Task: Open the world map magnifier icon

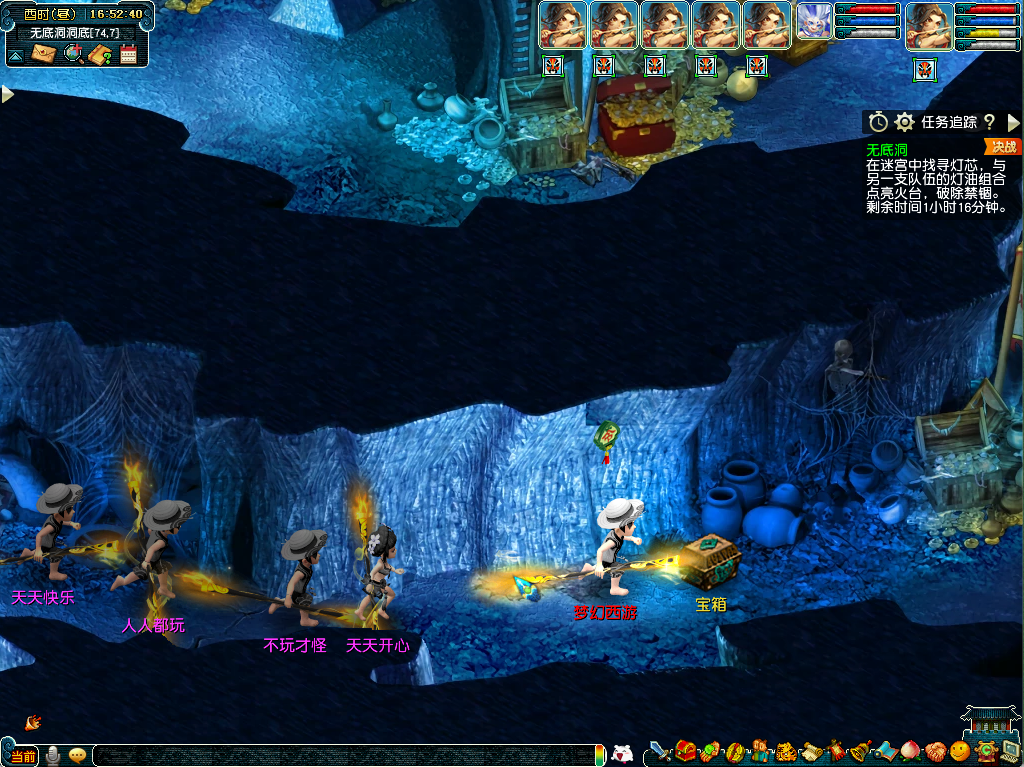Action: coord(72,54)
